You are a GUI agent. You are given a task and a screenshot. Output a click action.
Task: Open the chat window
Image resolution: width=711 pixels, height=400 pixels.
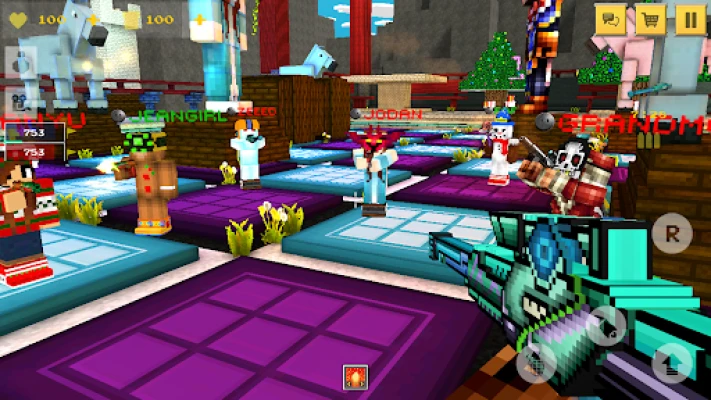610,18
